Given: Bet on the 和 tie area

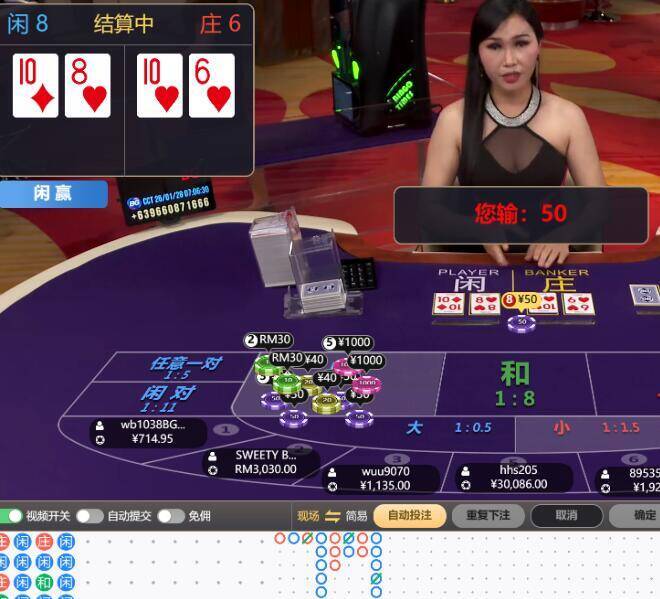Looking at the screenshot, I should pos(515,384).
